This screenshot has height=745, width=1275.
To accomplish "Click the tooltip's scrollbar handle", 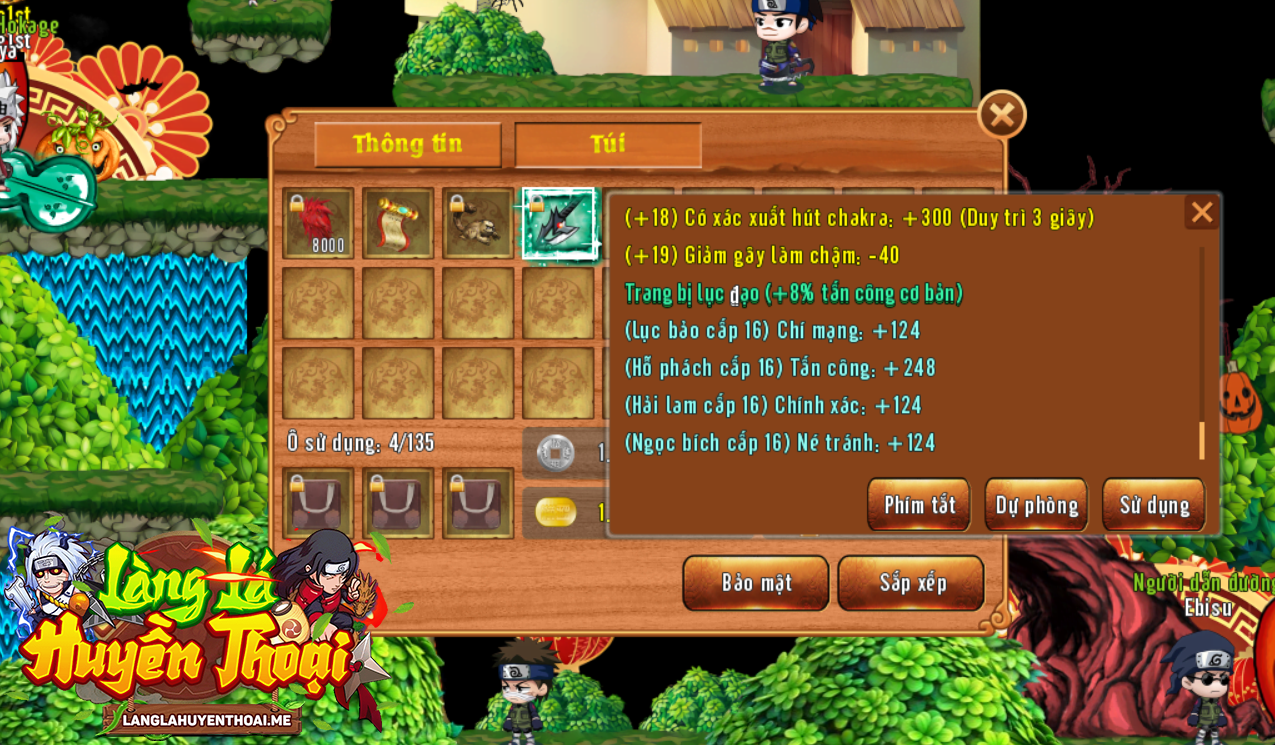I will pos(1201,440).
